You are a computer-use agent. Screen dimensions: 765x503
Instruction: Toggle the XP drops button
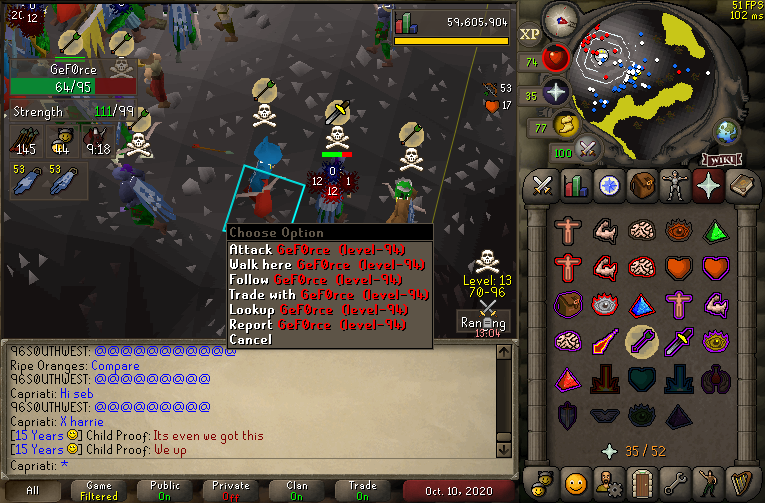tap(530, 34)
